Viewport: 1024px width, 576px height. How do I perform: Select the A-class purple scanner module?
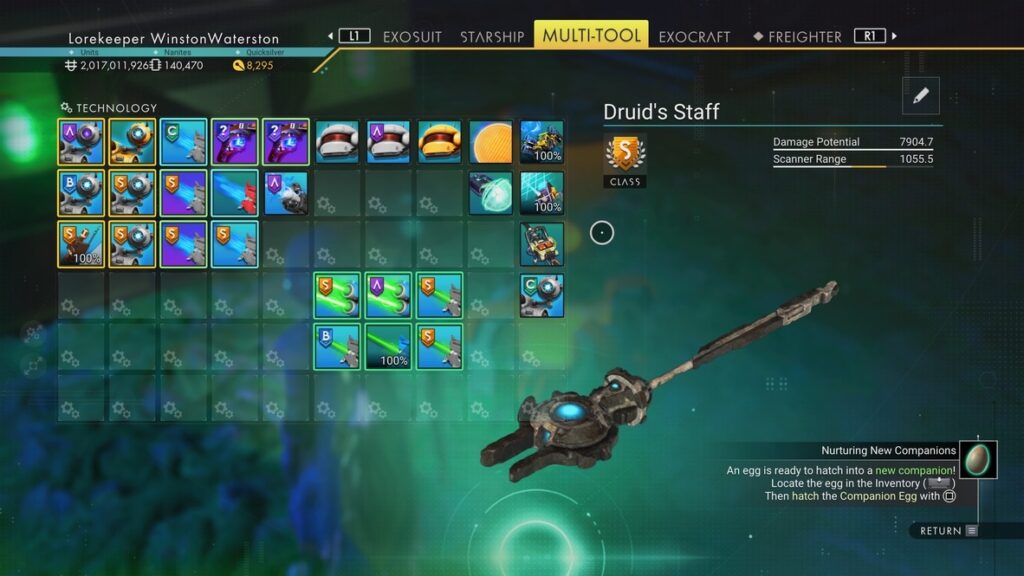click(82, 141)
